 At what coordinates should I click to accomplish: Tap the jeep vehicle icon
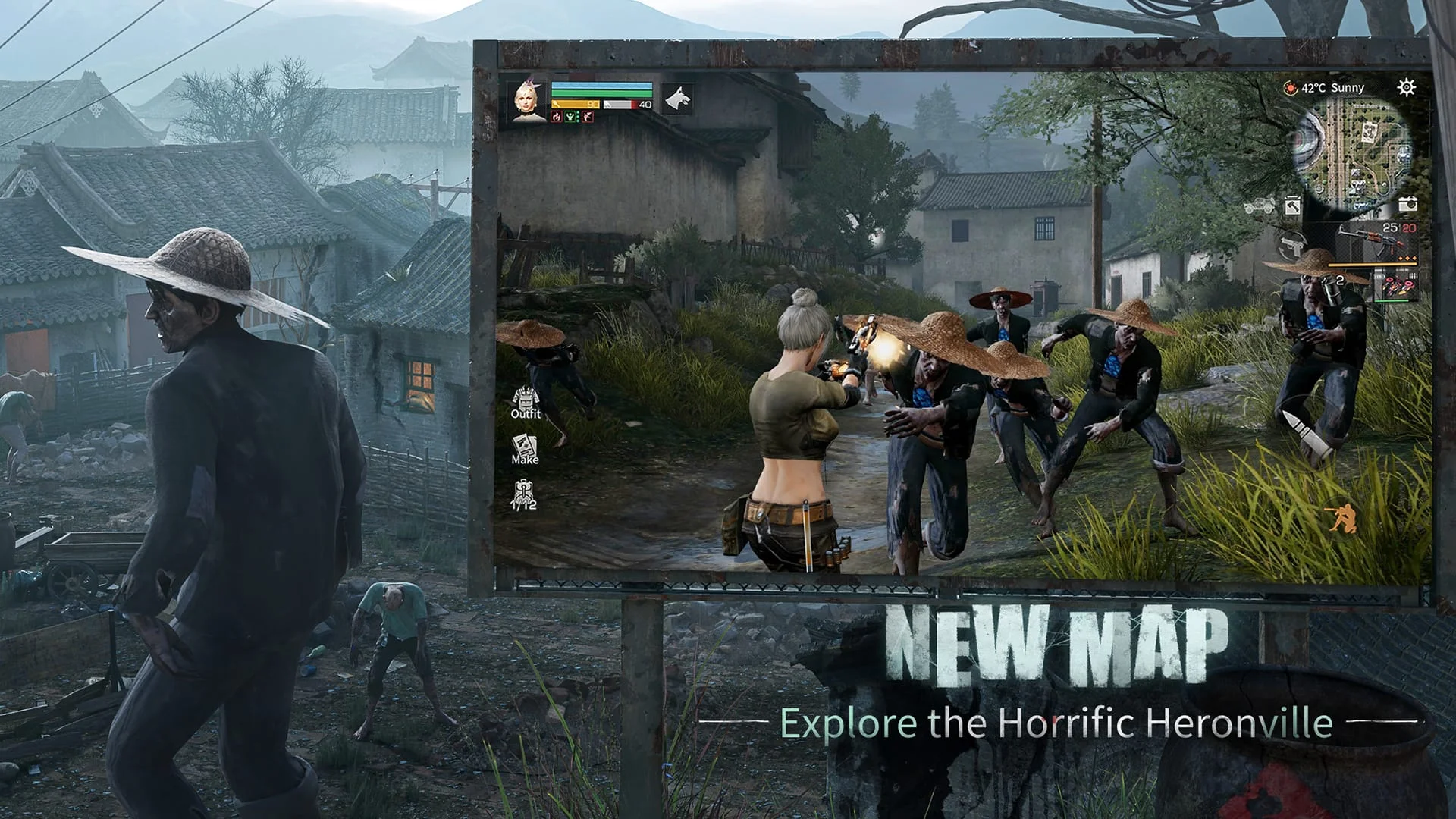click(1259, 206)
